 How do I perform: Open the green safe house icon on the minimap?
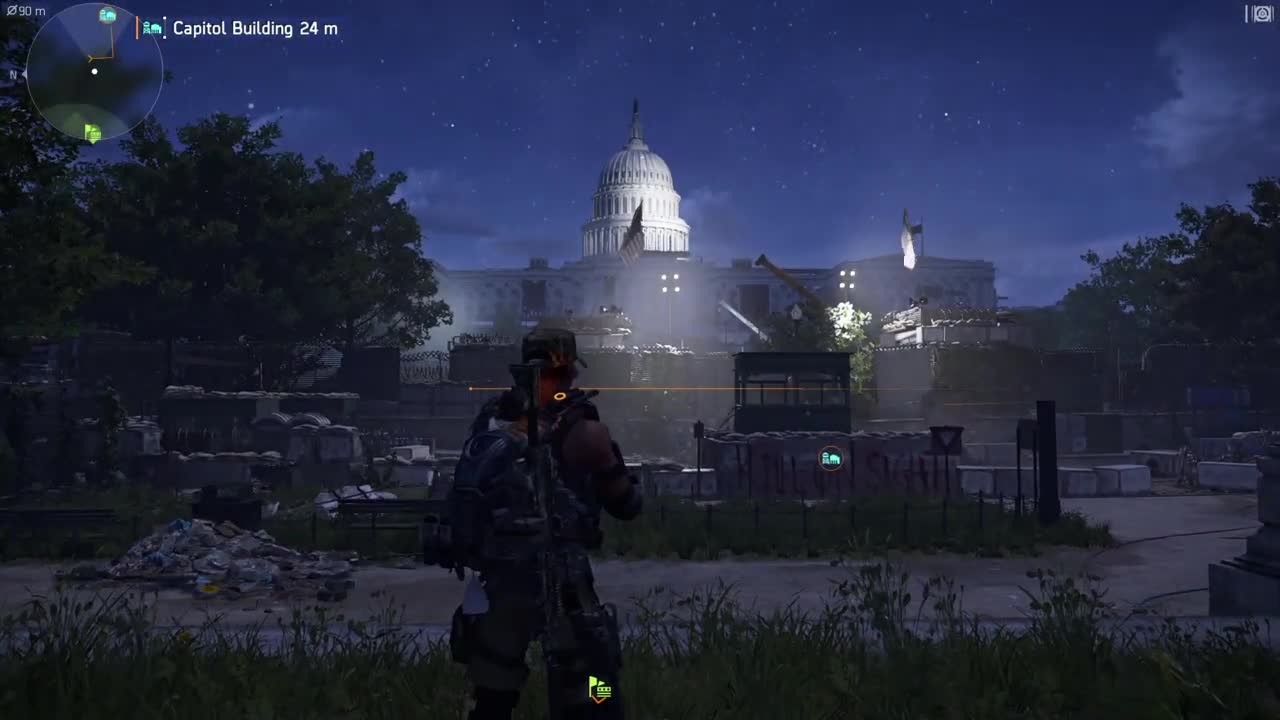[91, 131]
